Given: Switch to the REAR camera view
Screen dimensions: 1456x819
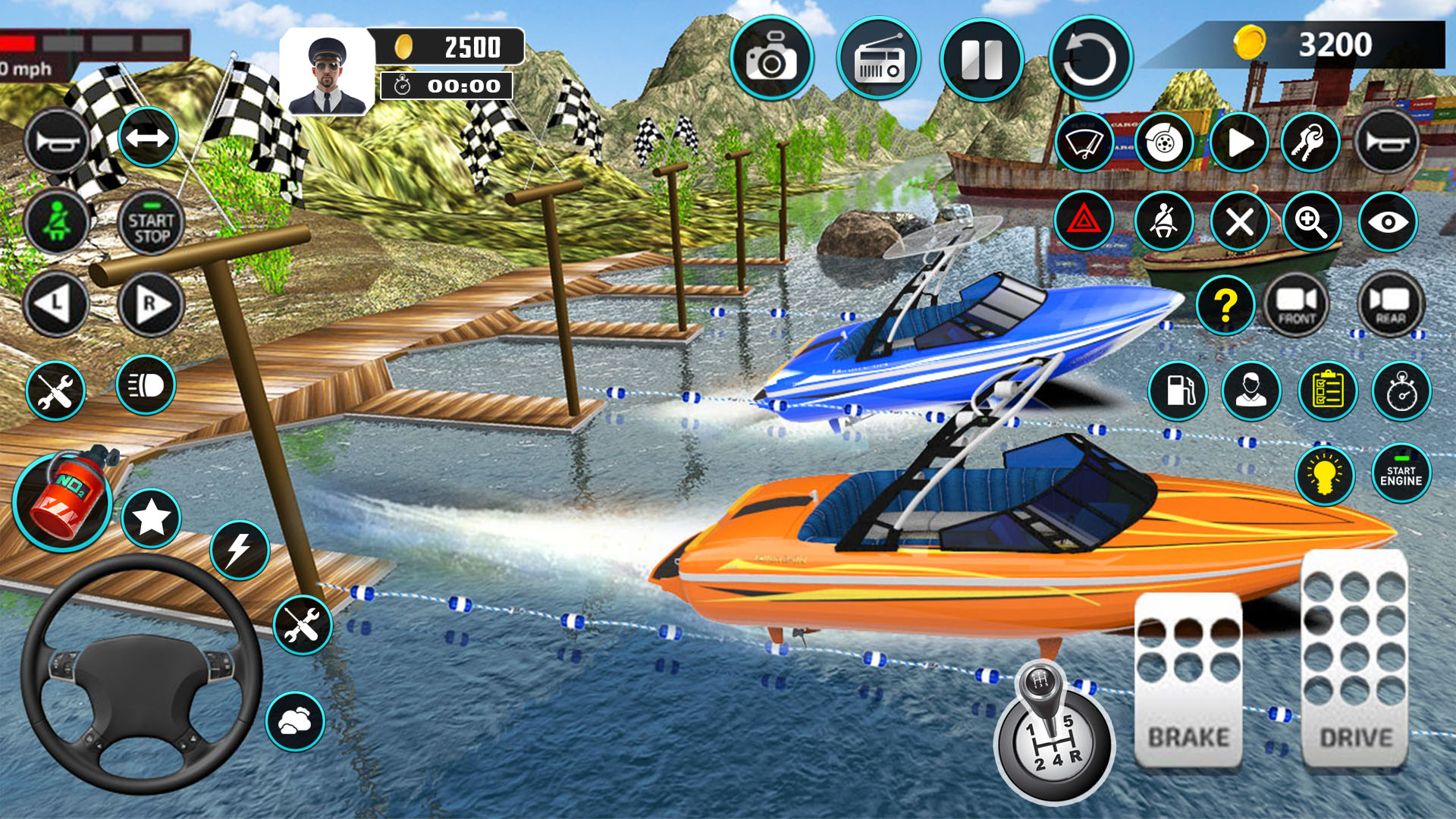Looking at the screenshot, I should 1392,303.
